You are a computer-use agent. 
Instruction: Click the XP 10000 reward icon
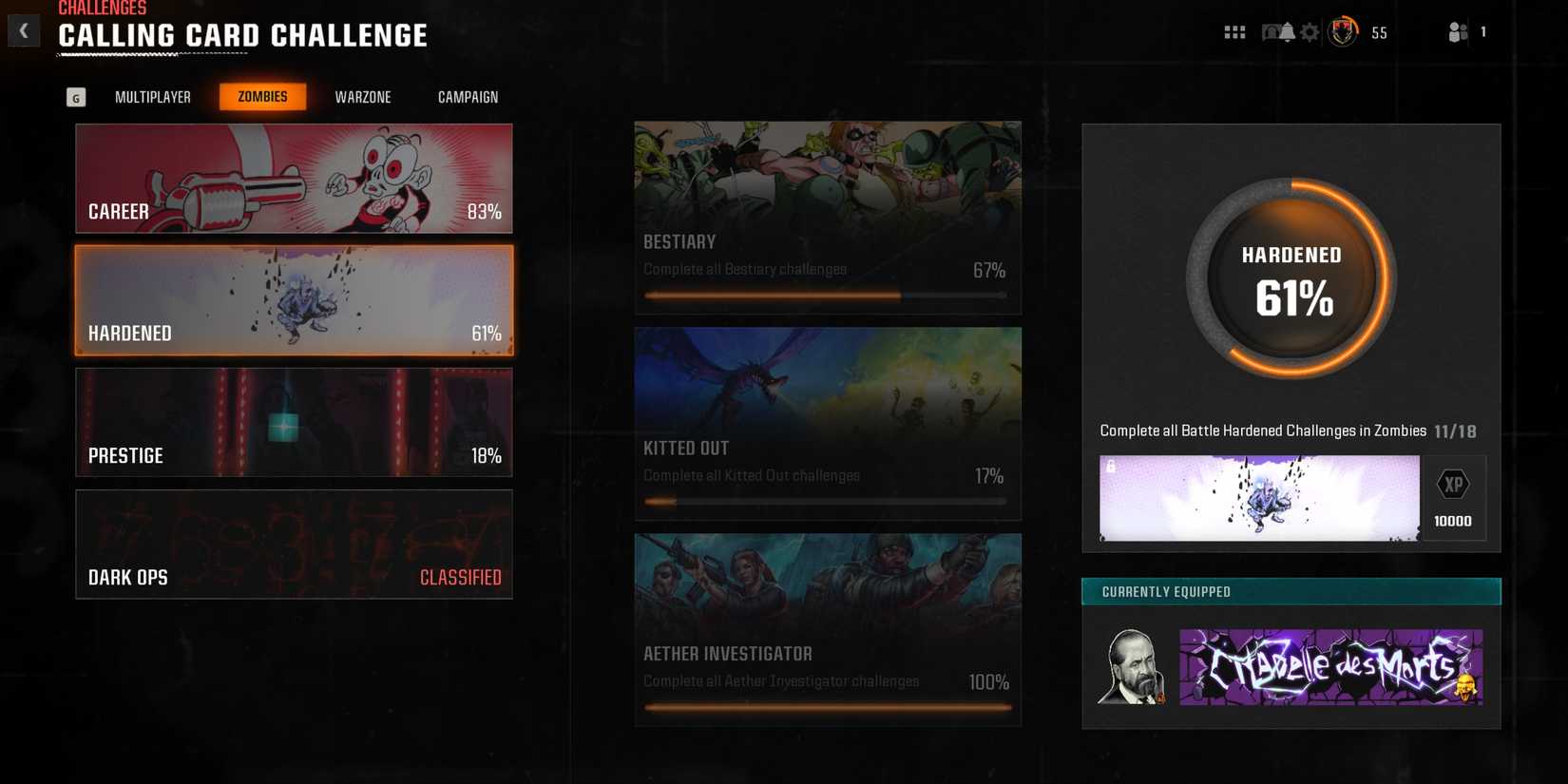point(1453,497)
